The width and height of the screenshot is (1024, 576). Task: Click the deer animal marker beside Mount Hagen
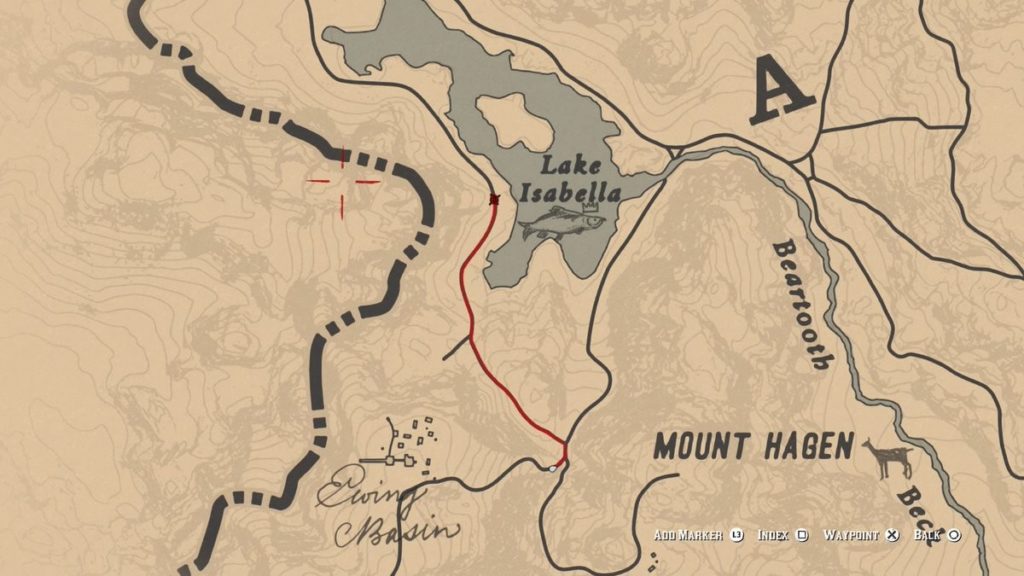pos(889,459)
